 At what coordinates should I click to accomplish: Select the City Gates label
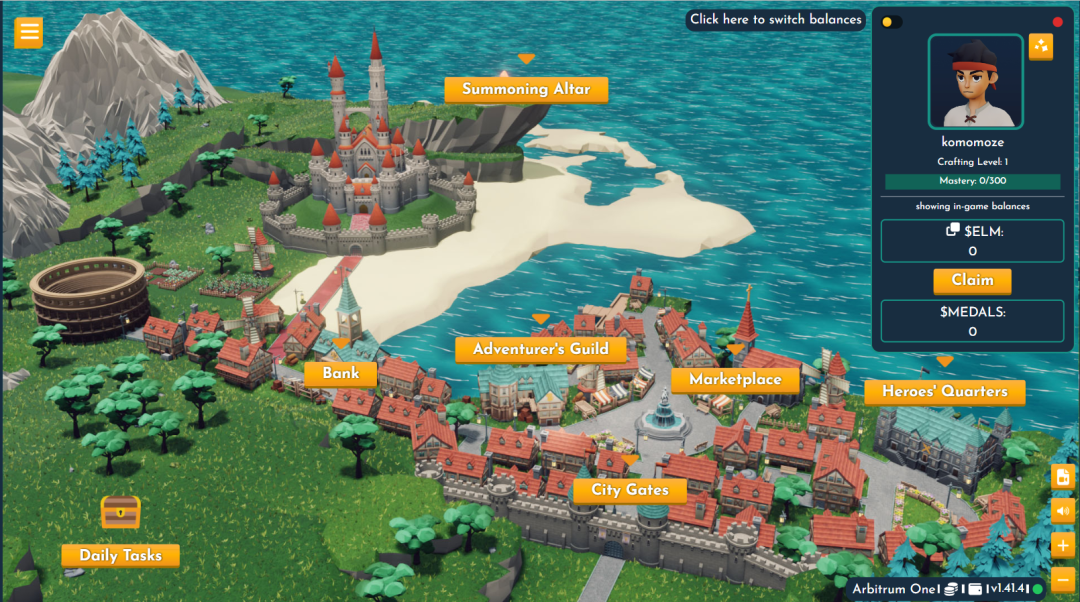[x=629, y=490]
